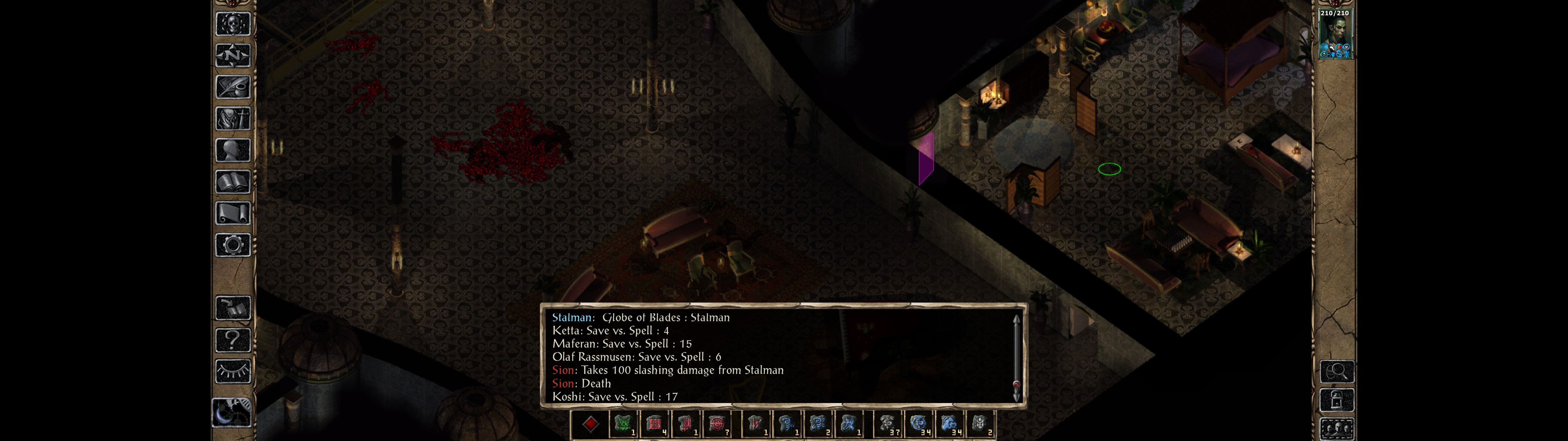This screenshot has width=1568, height=441.
Task: Rest the party with the closed-eye button
Action: [x=232, y=371]
